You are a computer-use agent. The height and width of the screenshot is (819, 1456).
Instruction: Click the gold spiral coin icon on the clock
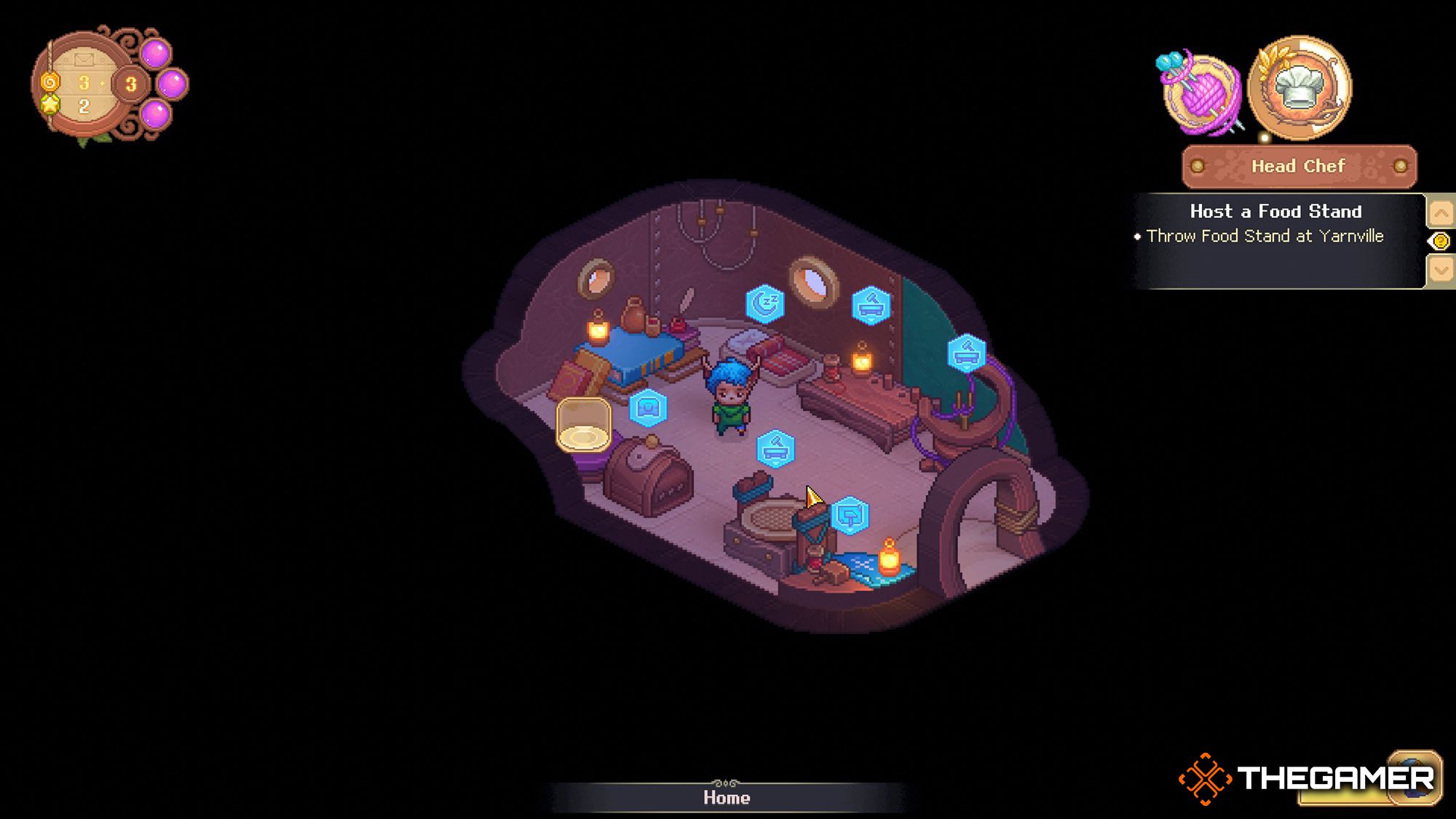click(50, 82)
